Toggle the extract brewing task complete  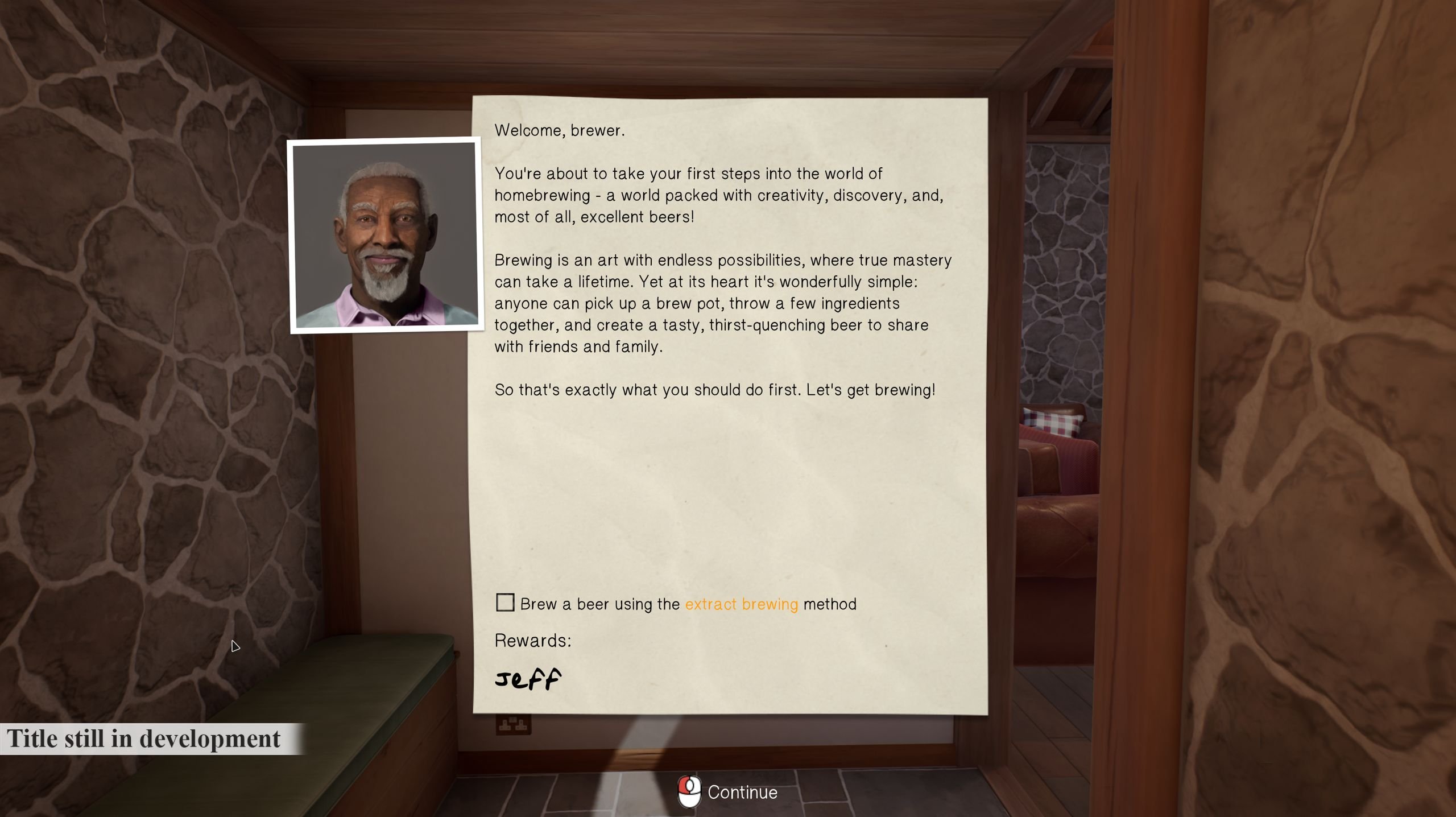[505, 603]
